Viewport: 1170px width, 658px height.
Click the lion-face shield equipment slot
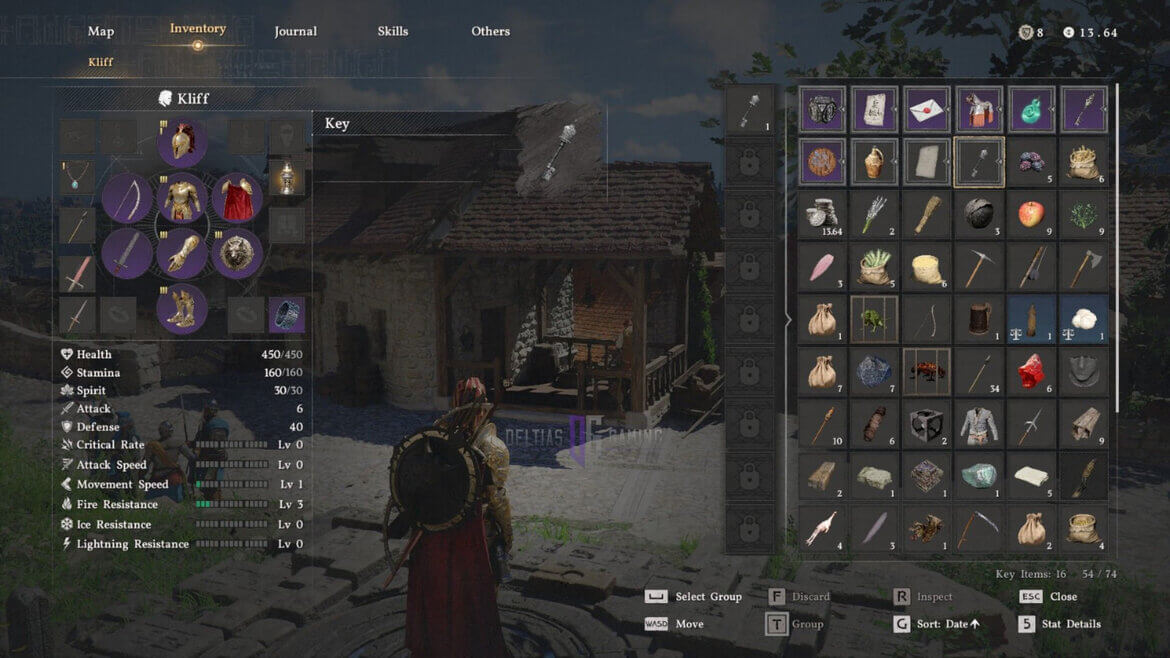236,253
